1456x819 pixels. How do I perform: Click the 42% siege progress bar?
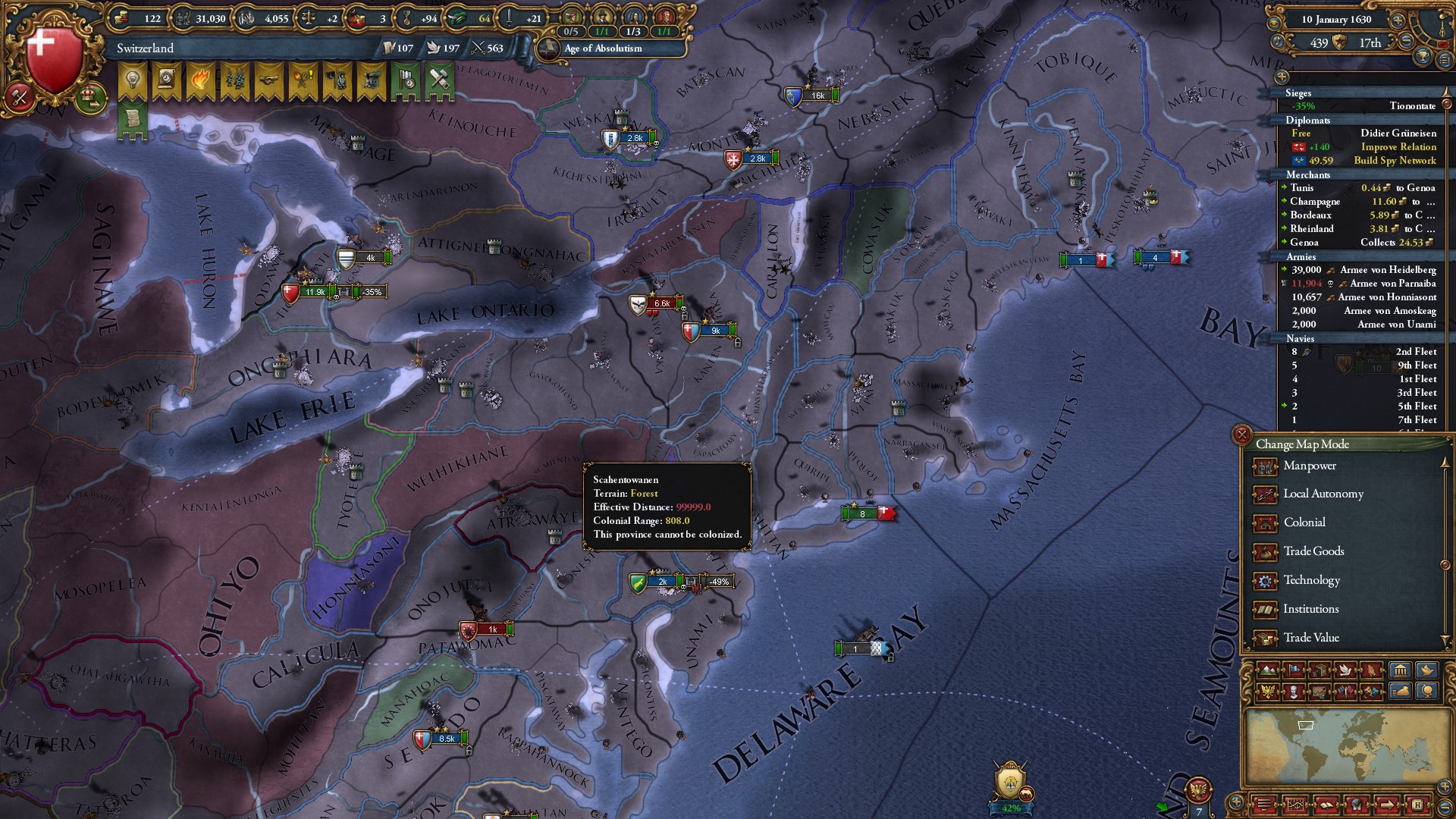coord(1012,808)
